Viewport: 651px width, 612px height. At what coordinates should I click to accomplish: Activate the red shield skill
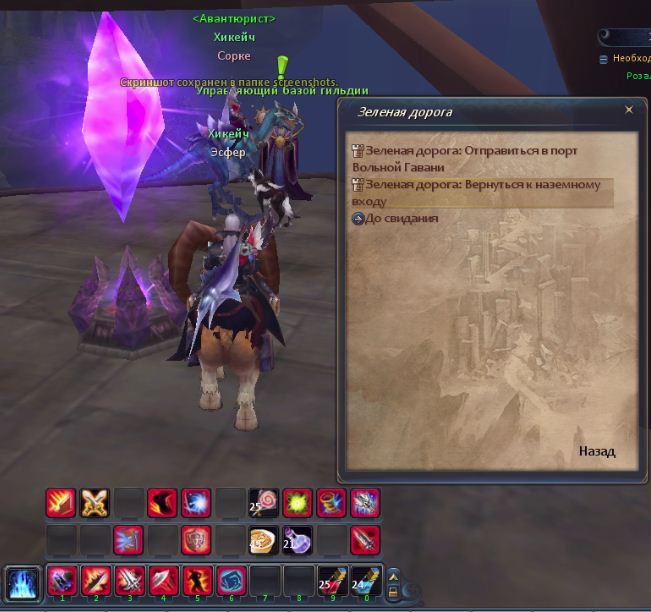(196, 540)
